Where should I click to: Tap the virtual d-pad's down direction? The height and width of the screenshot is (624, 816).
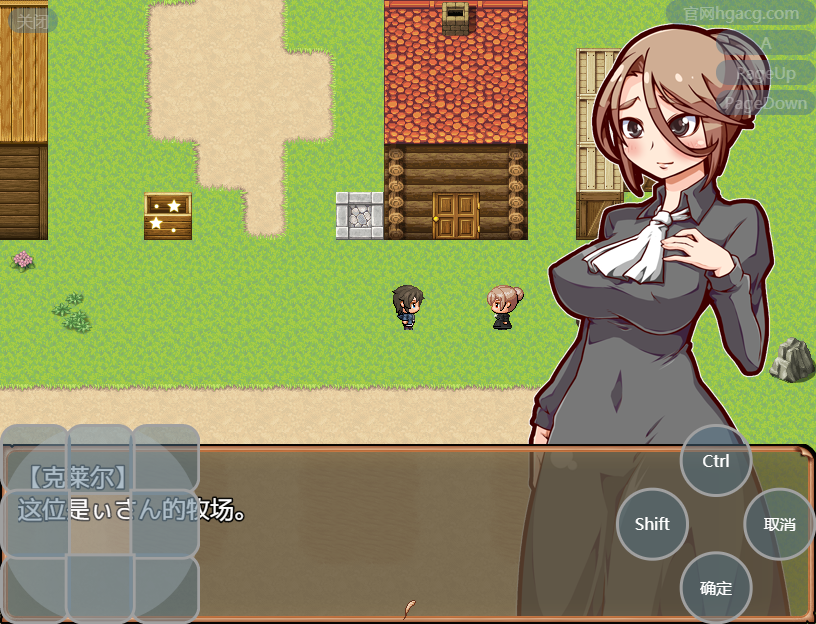point(100,588)
